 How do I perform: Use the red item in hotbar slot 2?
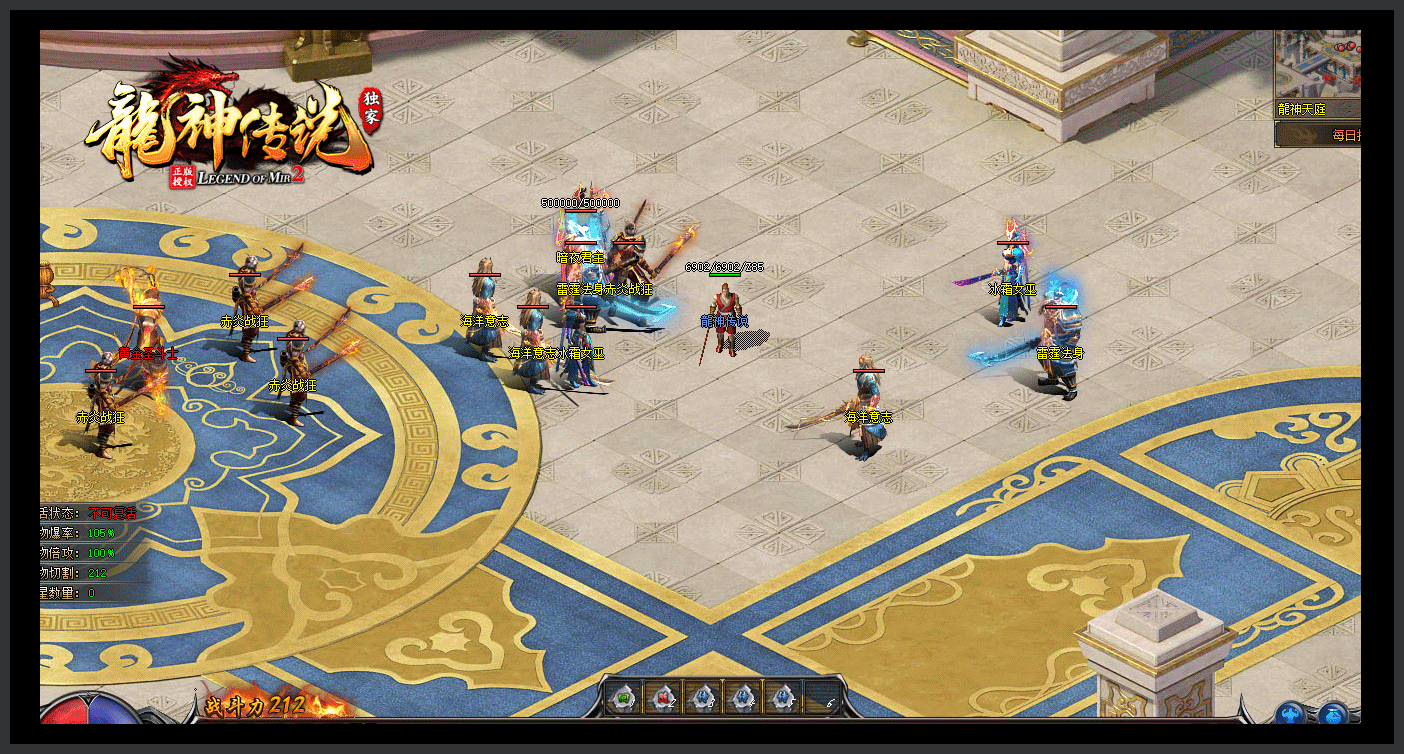[662, 697]
